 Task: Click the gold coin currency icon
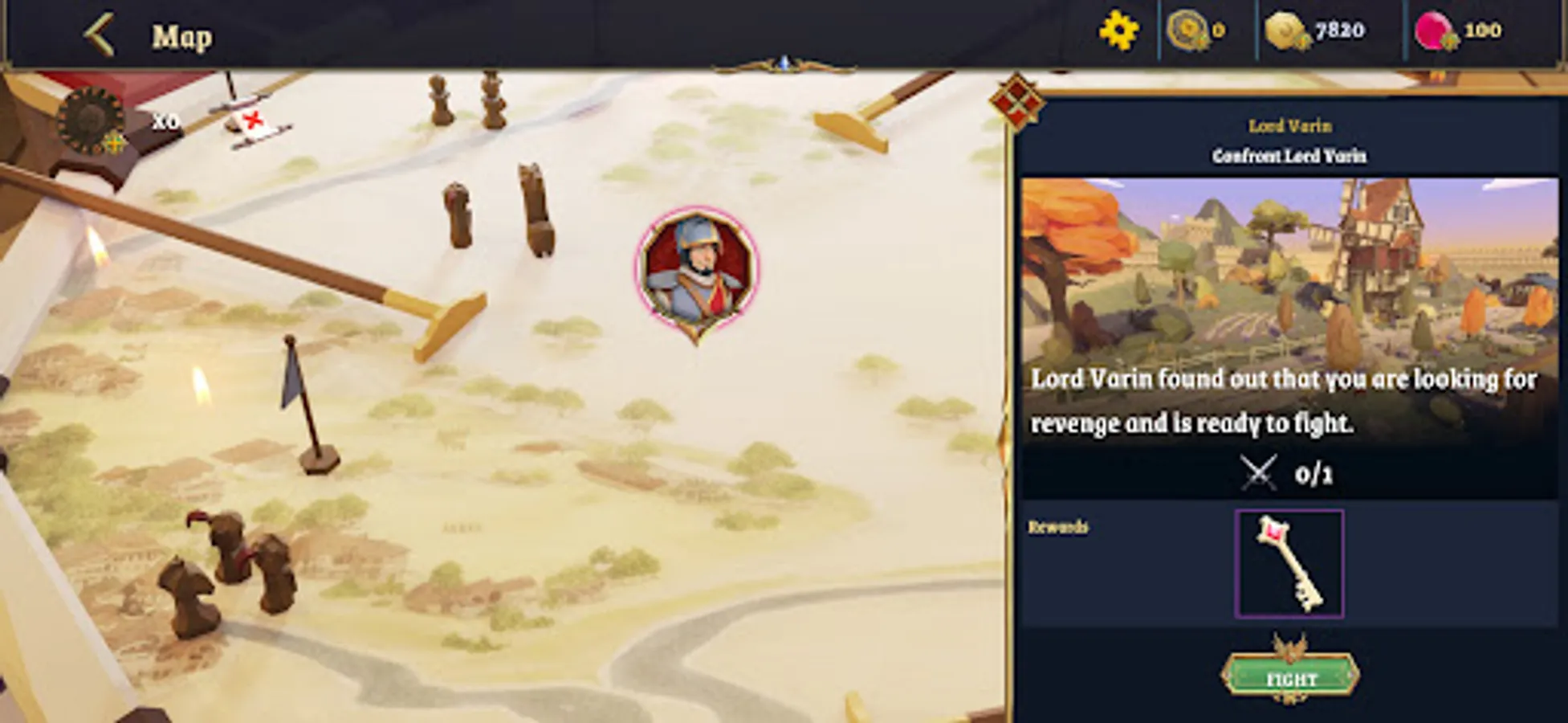click(x=1285, y=28)
